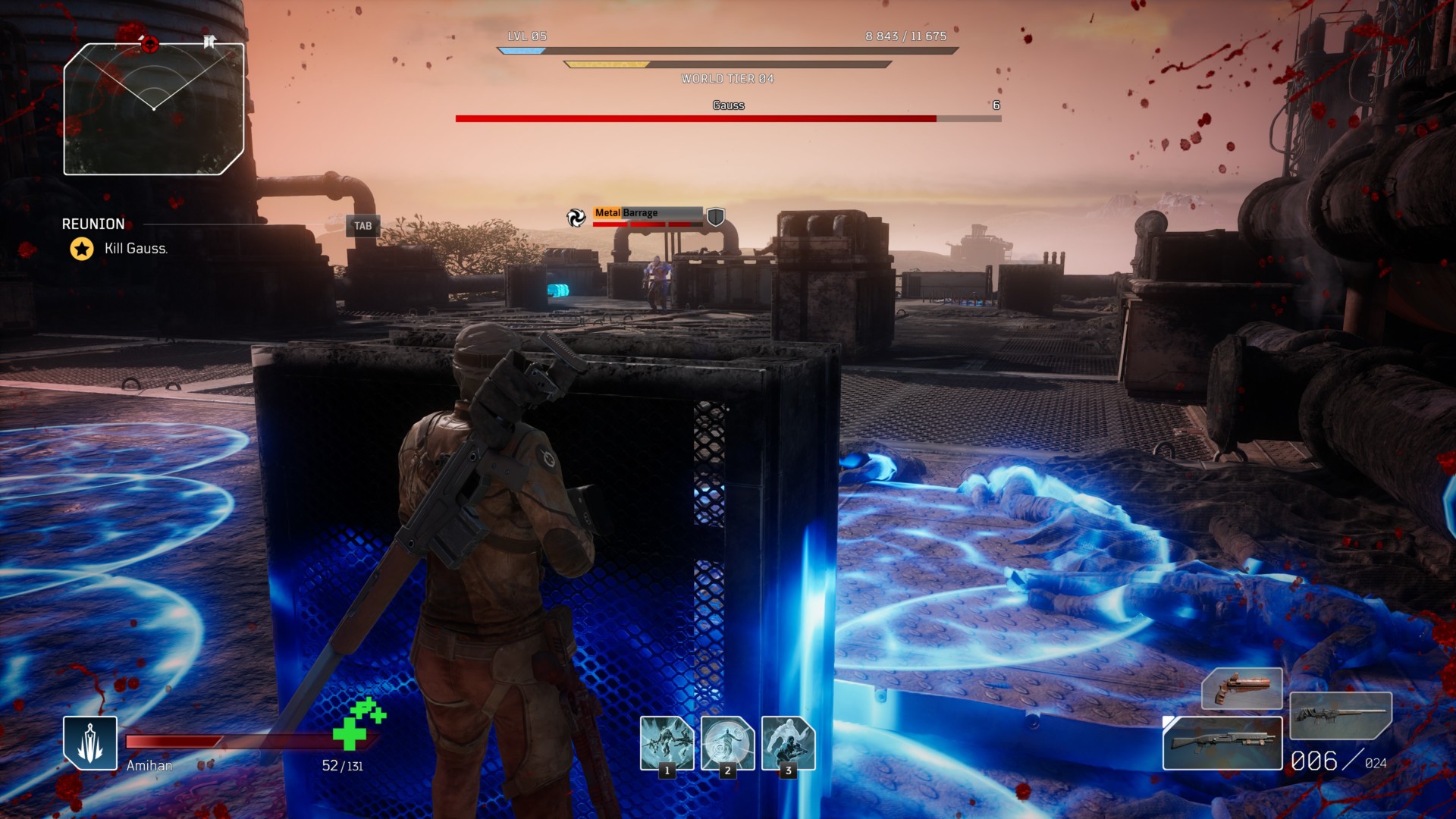Activate the first skill icon
The height and width of the screenshot is (819, 1456).
tap(667, 743)
